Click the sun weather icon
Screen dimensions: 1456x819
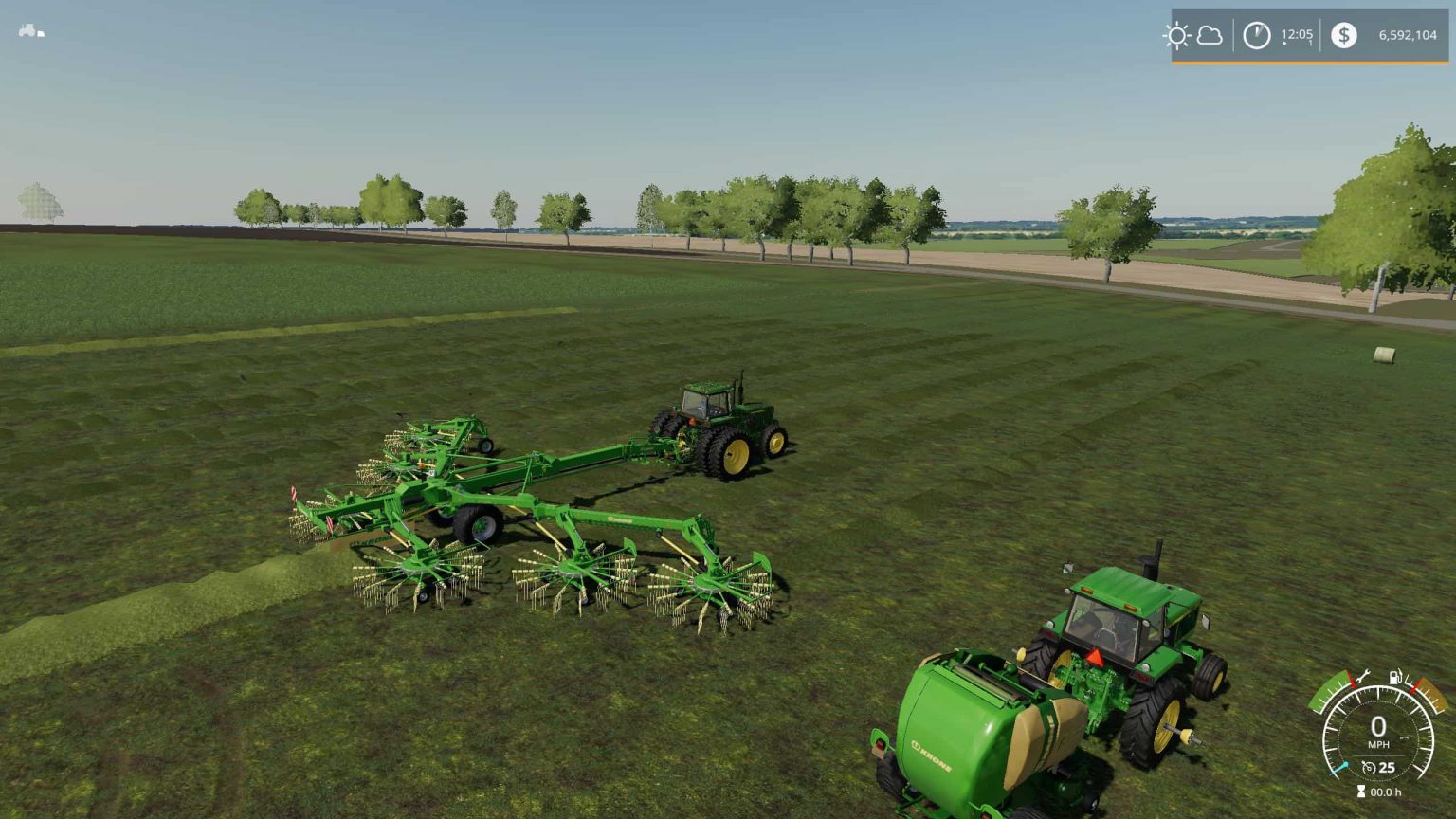click(1179, 35)
